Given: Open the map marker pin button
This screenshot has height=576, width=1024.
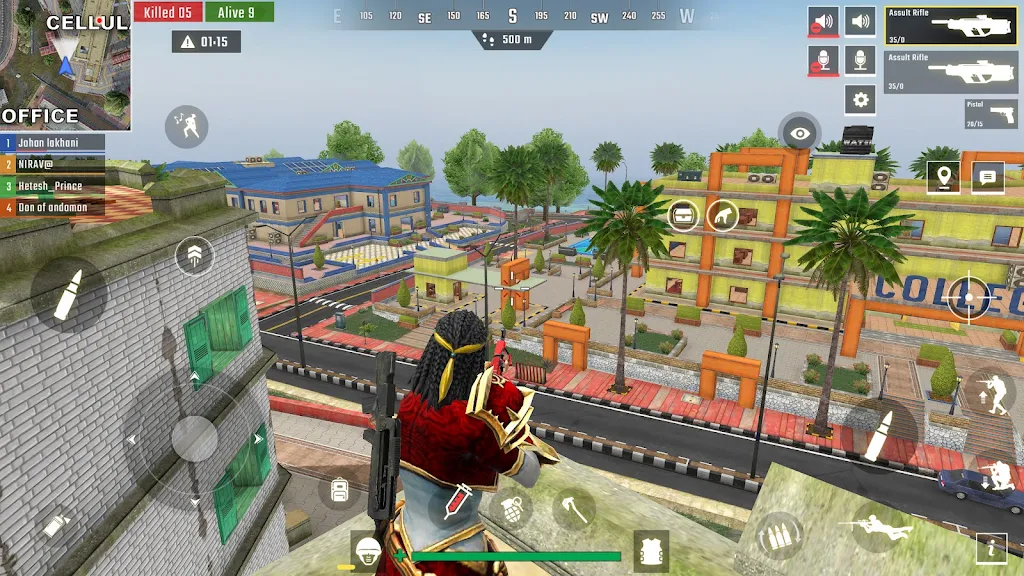Looking at the screenshot, I should (x=943, y=177).
